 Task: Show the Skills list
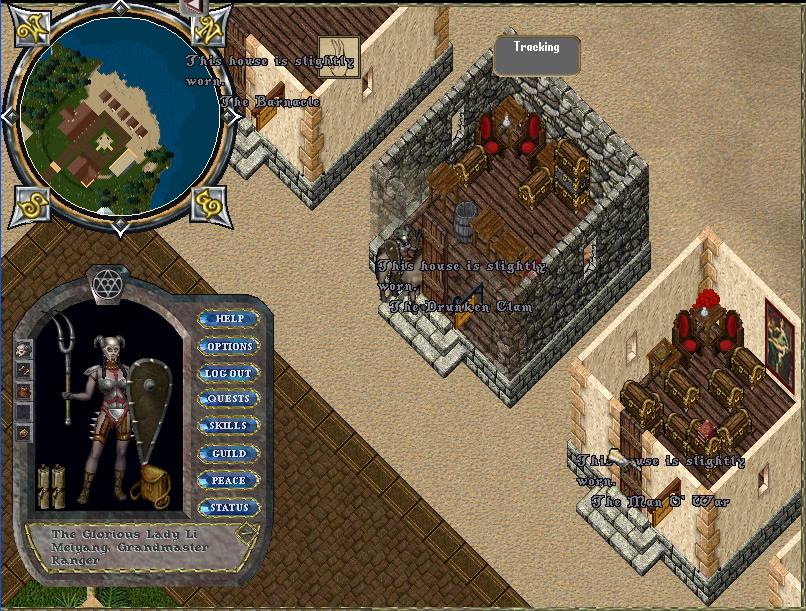click(229, 426)
